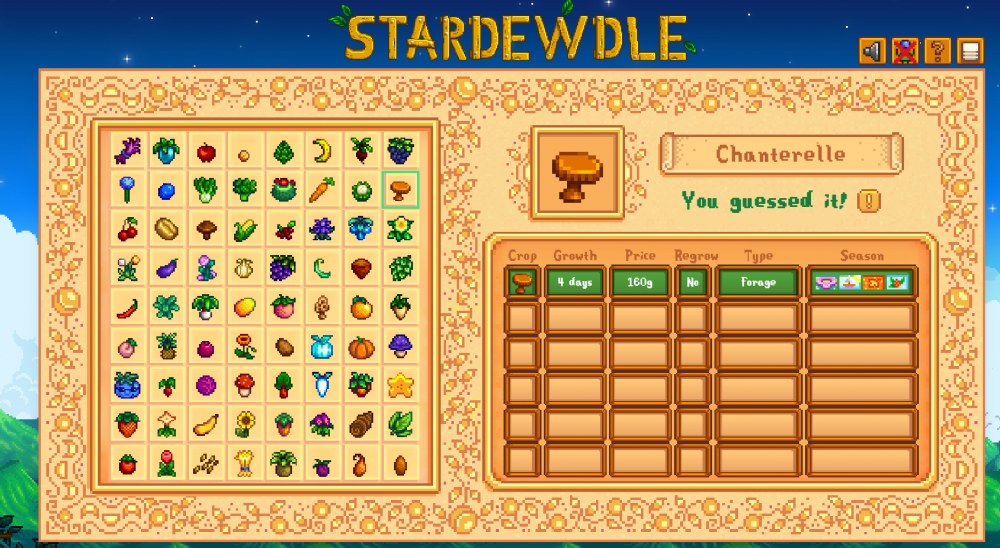Pick the potato crop tile
This screenshot has width=1000, height=548.
click(x=283, y=347)
